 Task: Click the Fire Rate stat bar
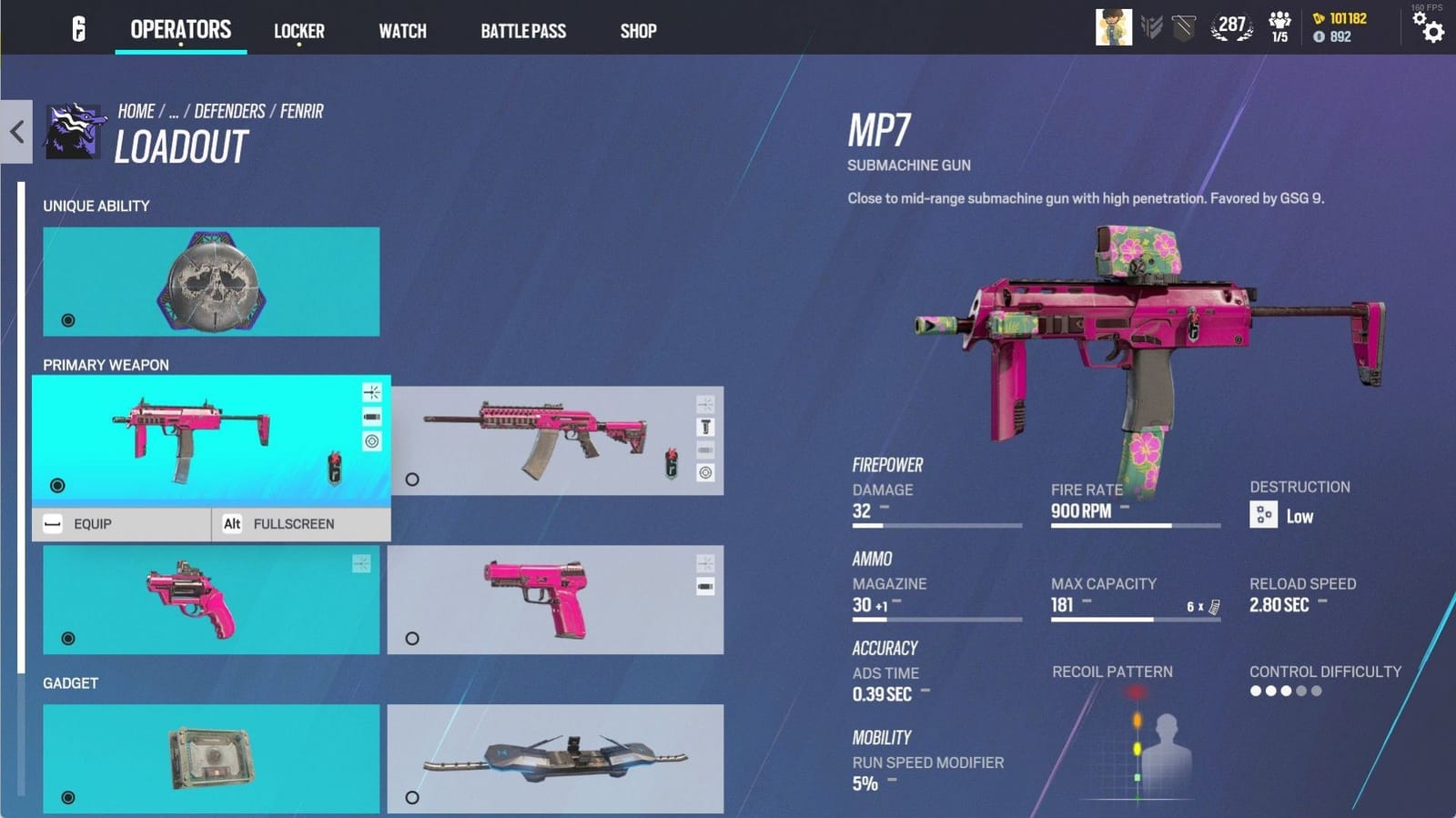(x=1133, y=525)
